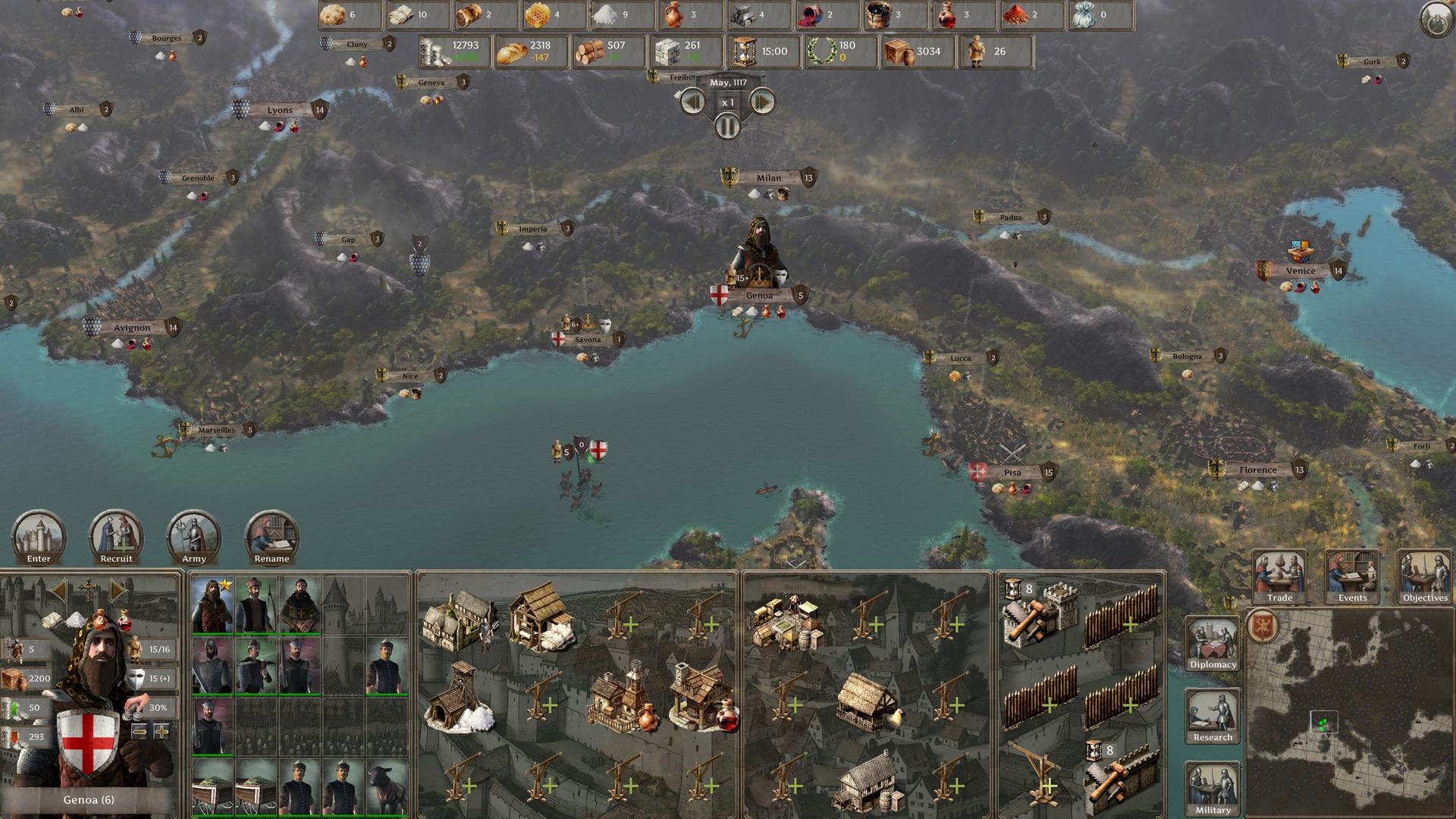
Task: Raise the 30% tax with the plus button
Action: (161, 732)
